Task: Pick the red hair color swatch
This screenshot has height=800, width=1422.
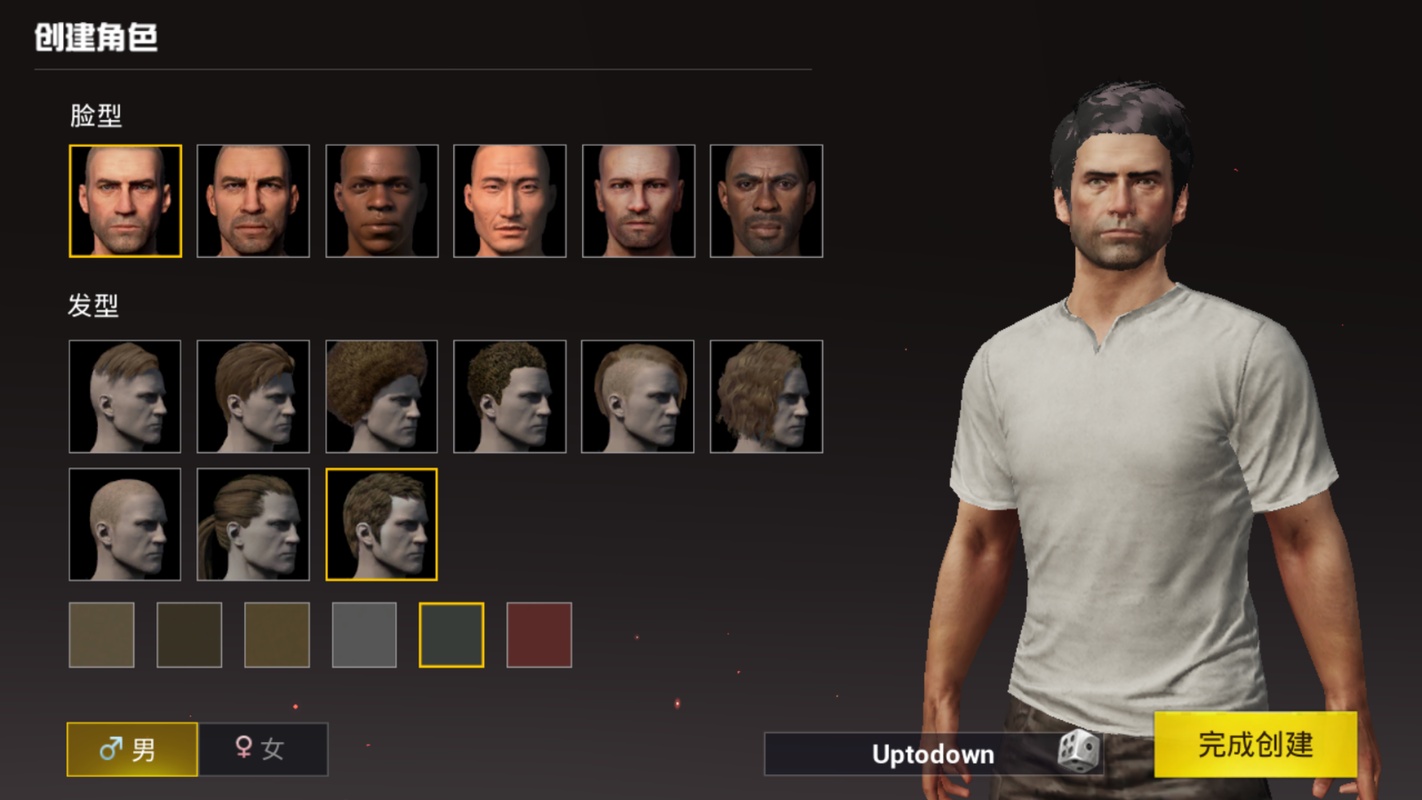Action: pyautogui.click(x=539, y=635)
